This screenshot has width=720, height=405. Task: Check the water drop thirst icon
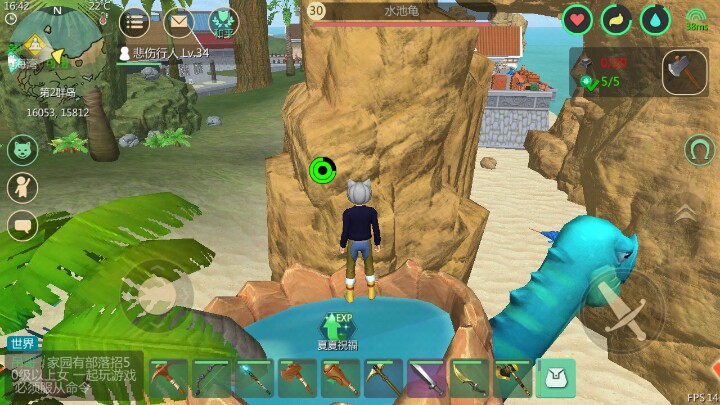tap(655, 19)
